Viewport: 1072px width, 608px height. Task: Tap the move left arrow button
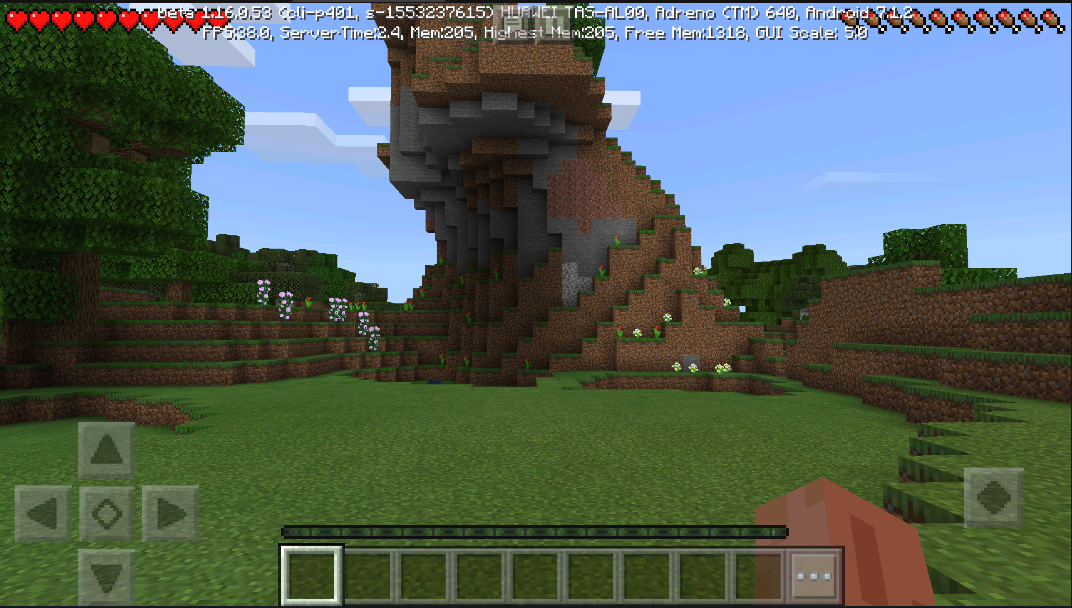click(43, 514)
